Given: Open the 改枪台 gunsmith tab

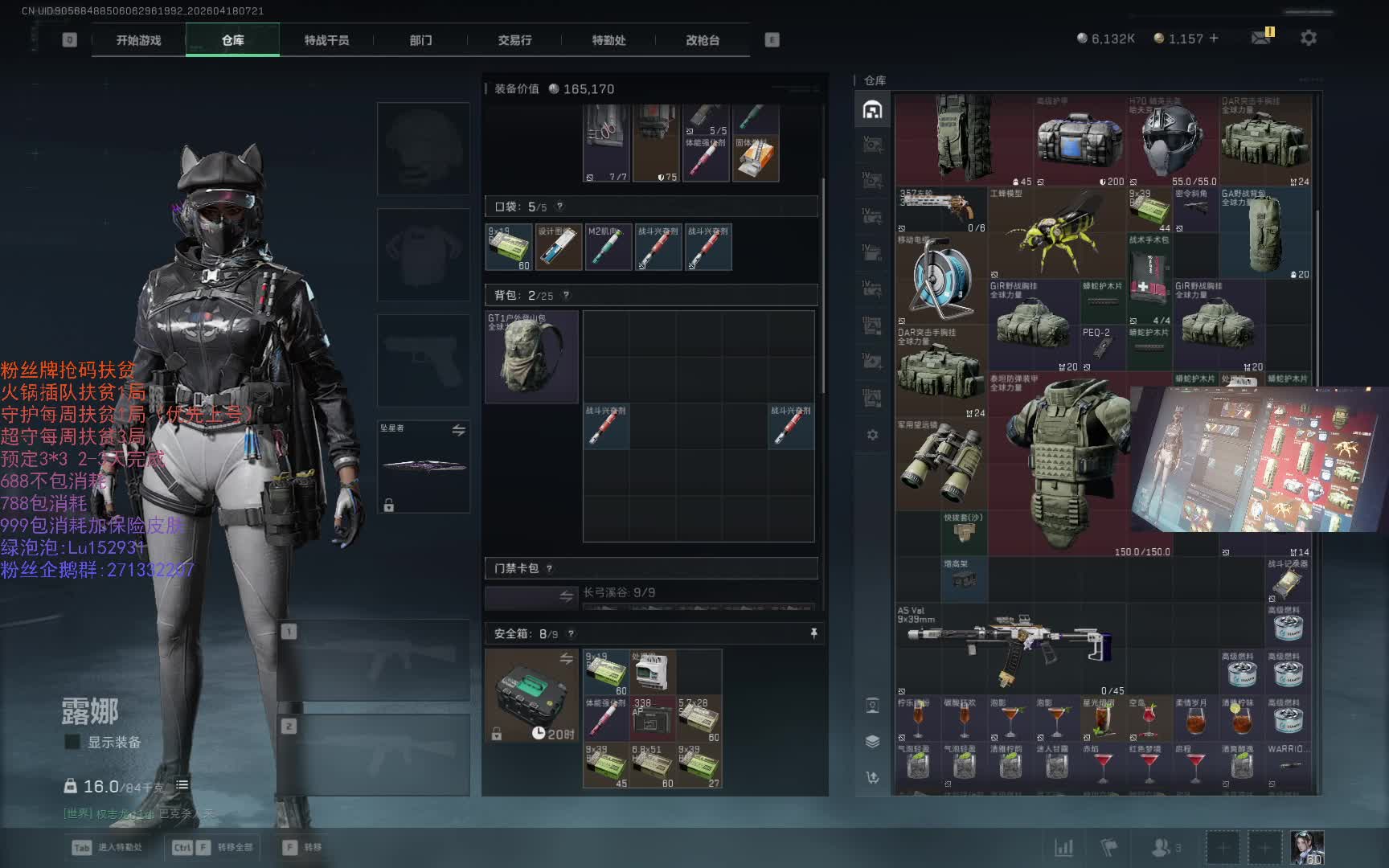Looking at the screenshot, I should click(x=703, y=40).
